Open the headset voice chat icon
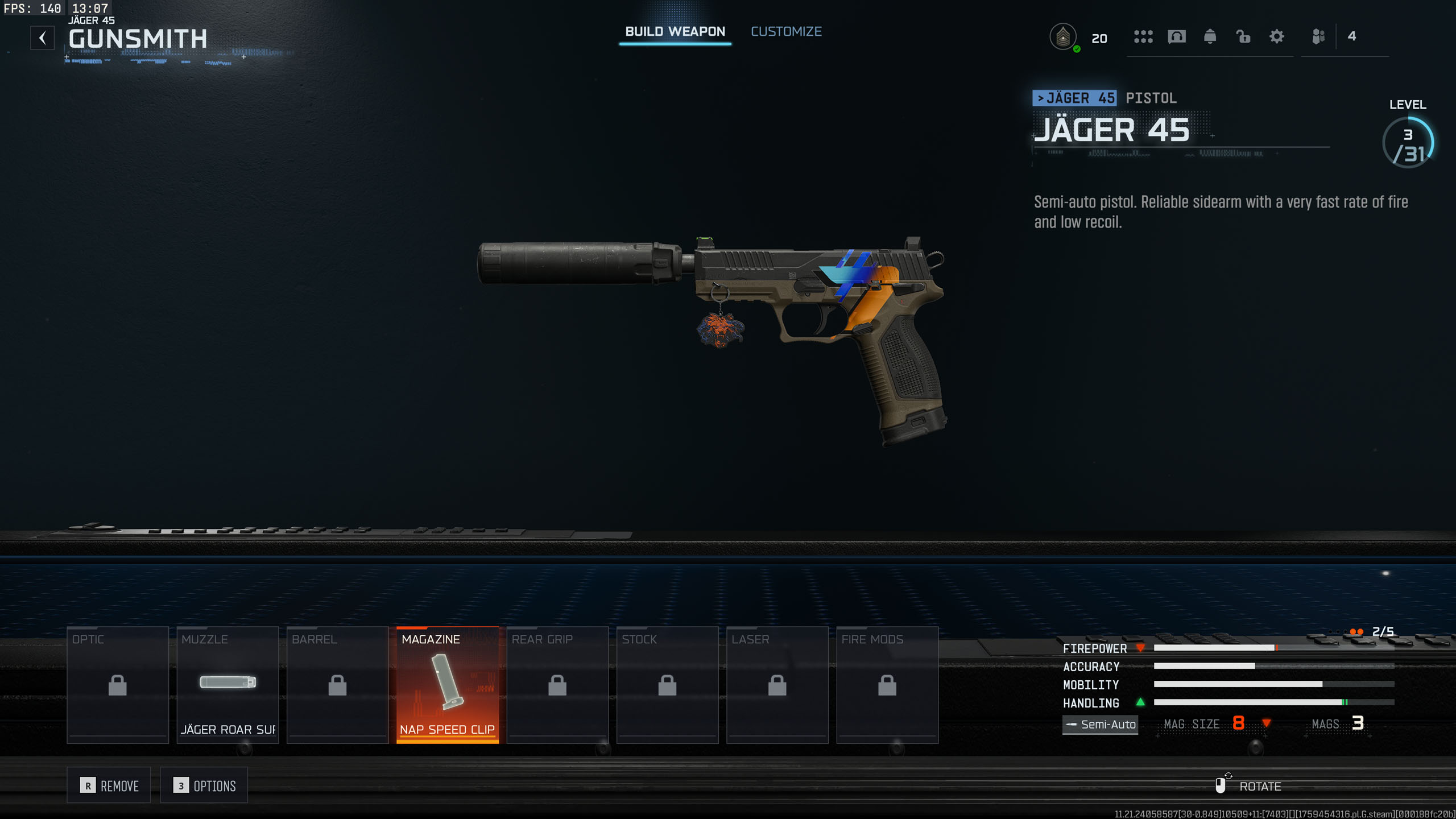This screenshot has height=819, width=1456. [1177, 37]
